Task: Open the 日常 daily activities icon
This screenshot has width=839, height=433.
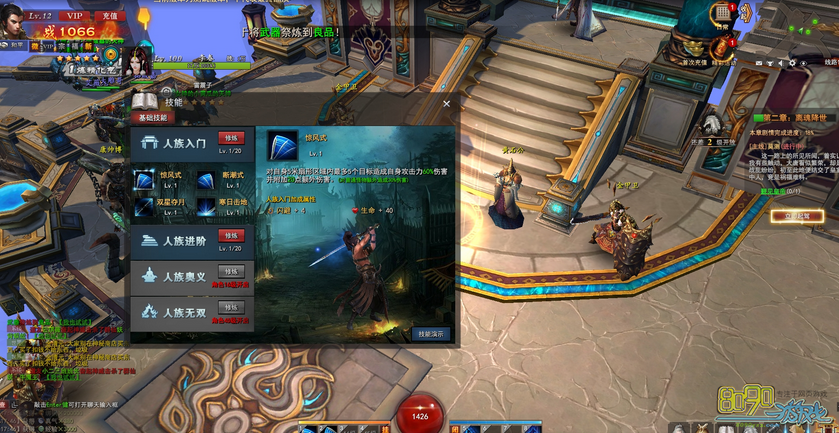Action: click(x=722, y=13)
